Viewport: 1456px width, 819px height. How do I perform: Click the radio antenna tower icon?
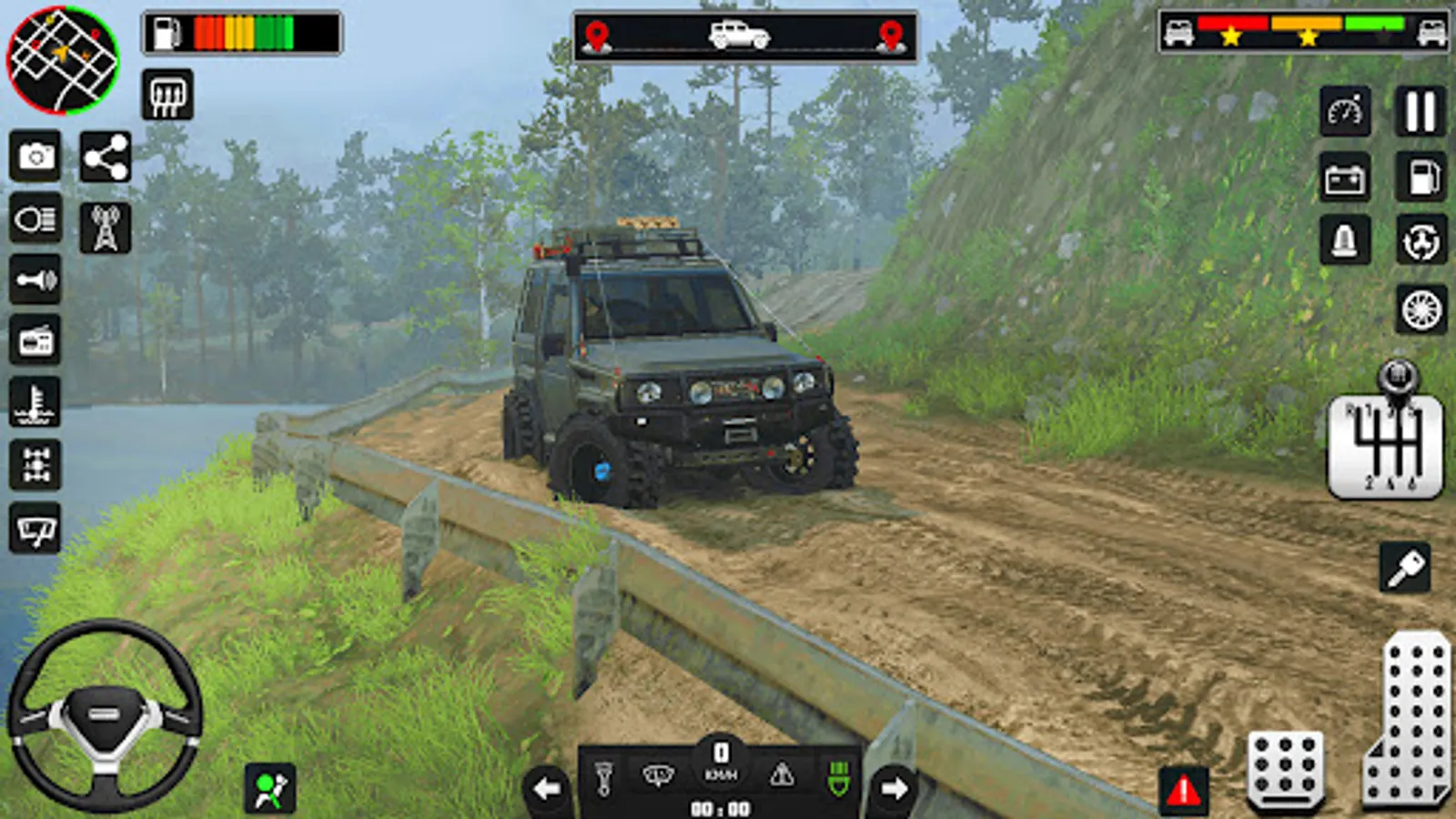[106, 227]
